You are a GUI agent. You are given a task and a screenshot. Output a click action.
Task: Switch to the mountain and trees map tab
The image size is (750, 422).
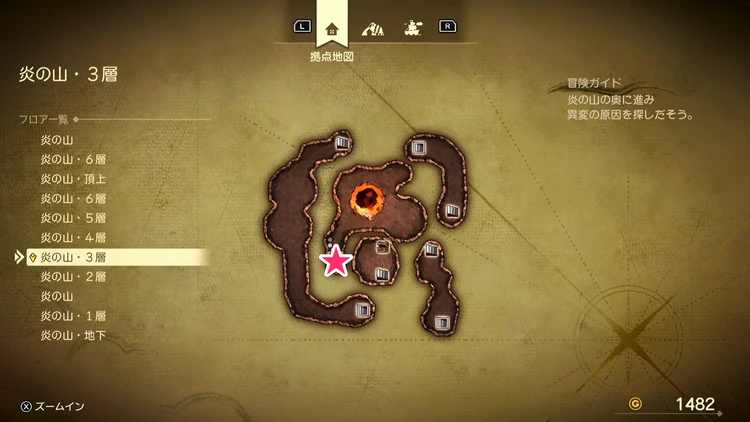(x=372, y=28)
